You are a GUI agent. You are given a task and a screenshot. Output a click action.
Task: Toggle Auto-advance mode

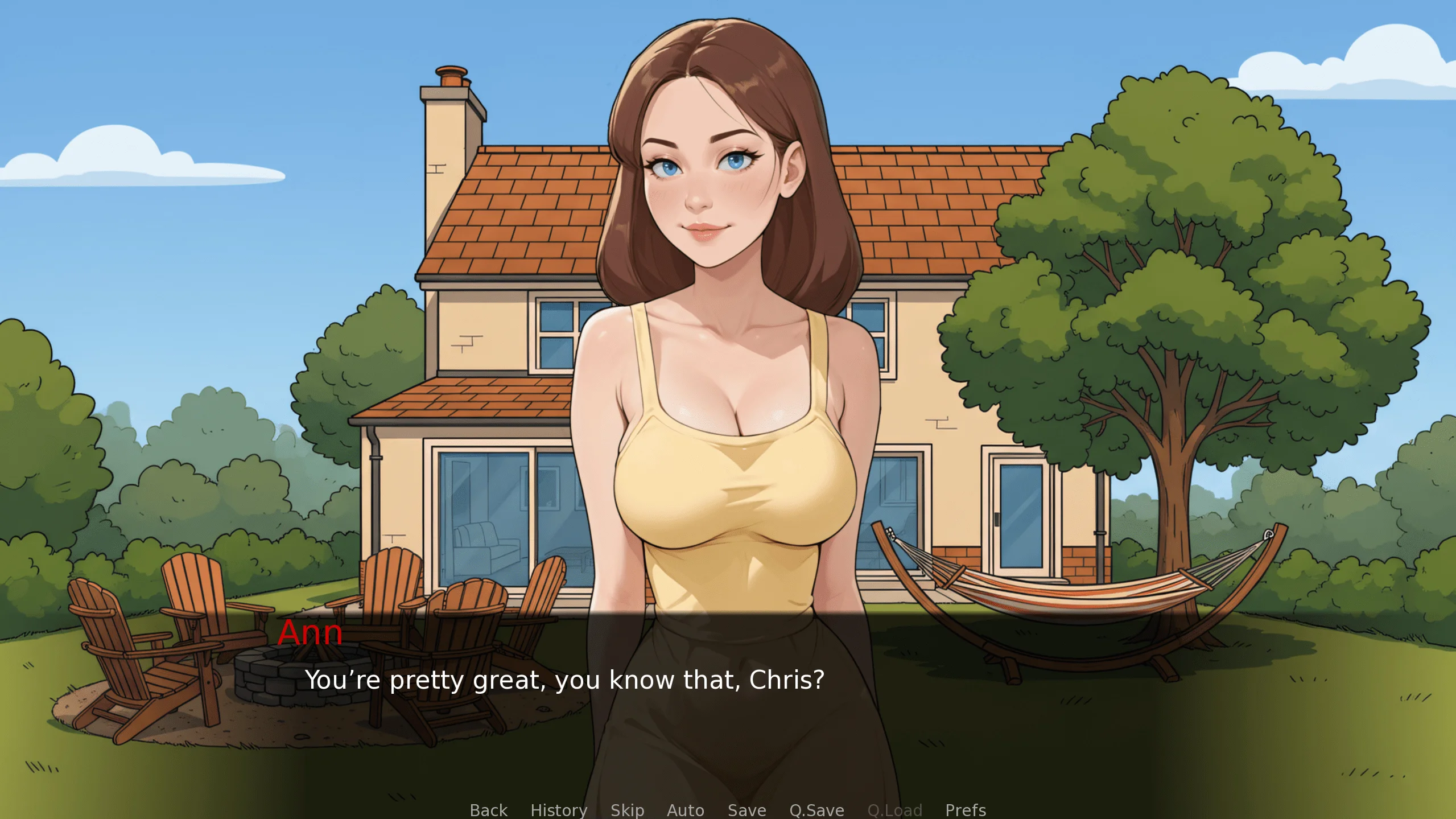(x=685, y=809)
